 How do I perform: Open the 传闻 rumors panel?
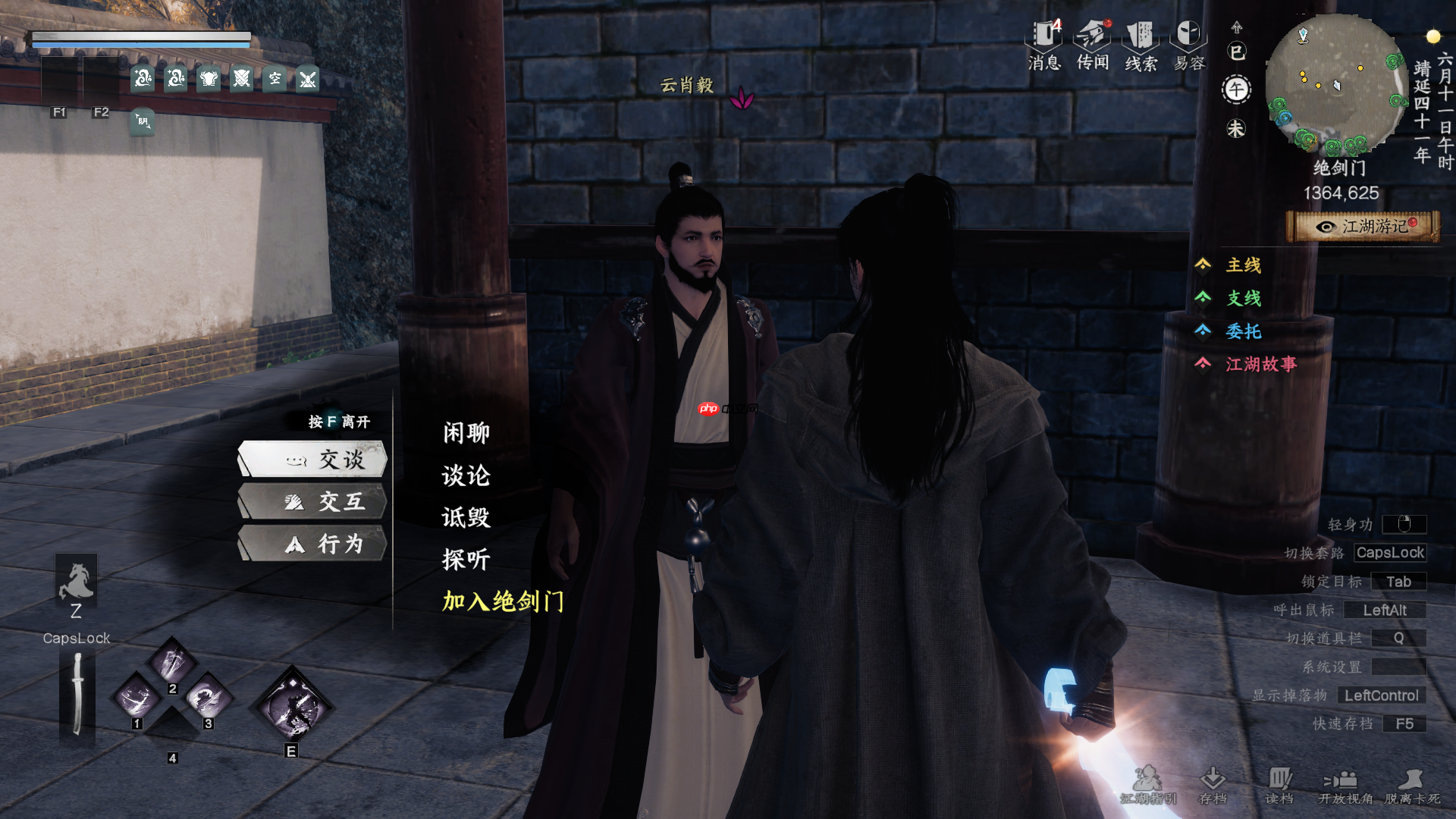point(1093,45)
